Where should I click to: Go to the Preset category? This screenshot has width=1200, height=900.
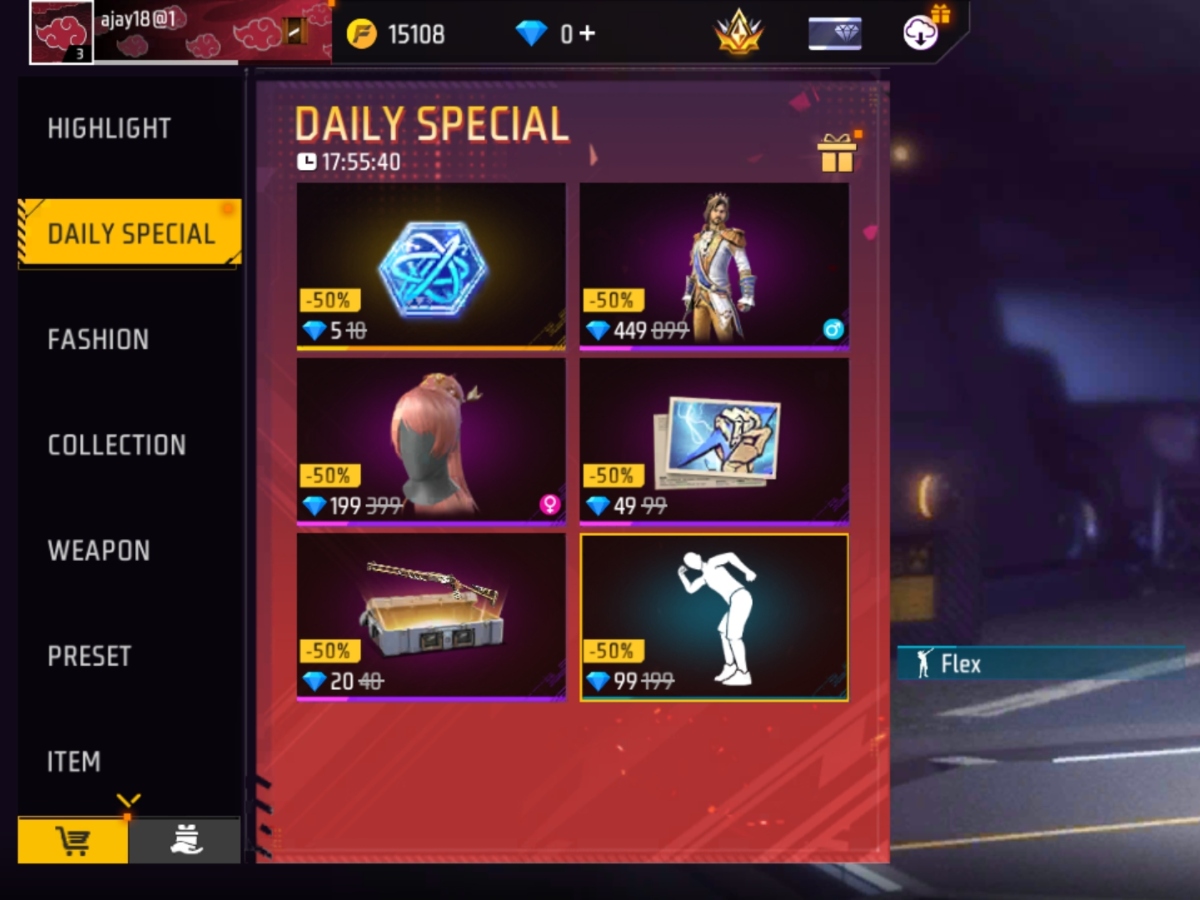[x=90, y=656]
